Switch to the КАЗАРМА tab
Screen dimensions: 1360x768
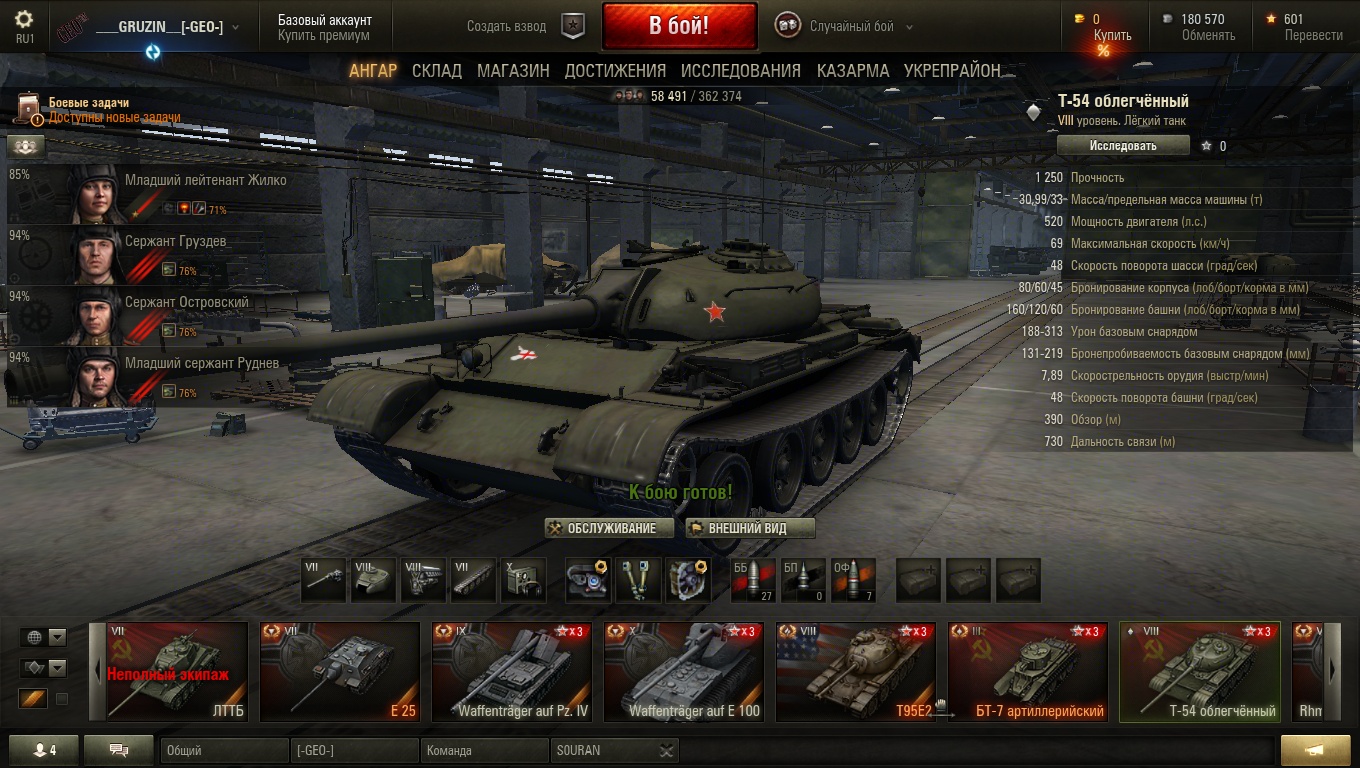853,71
